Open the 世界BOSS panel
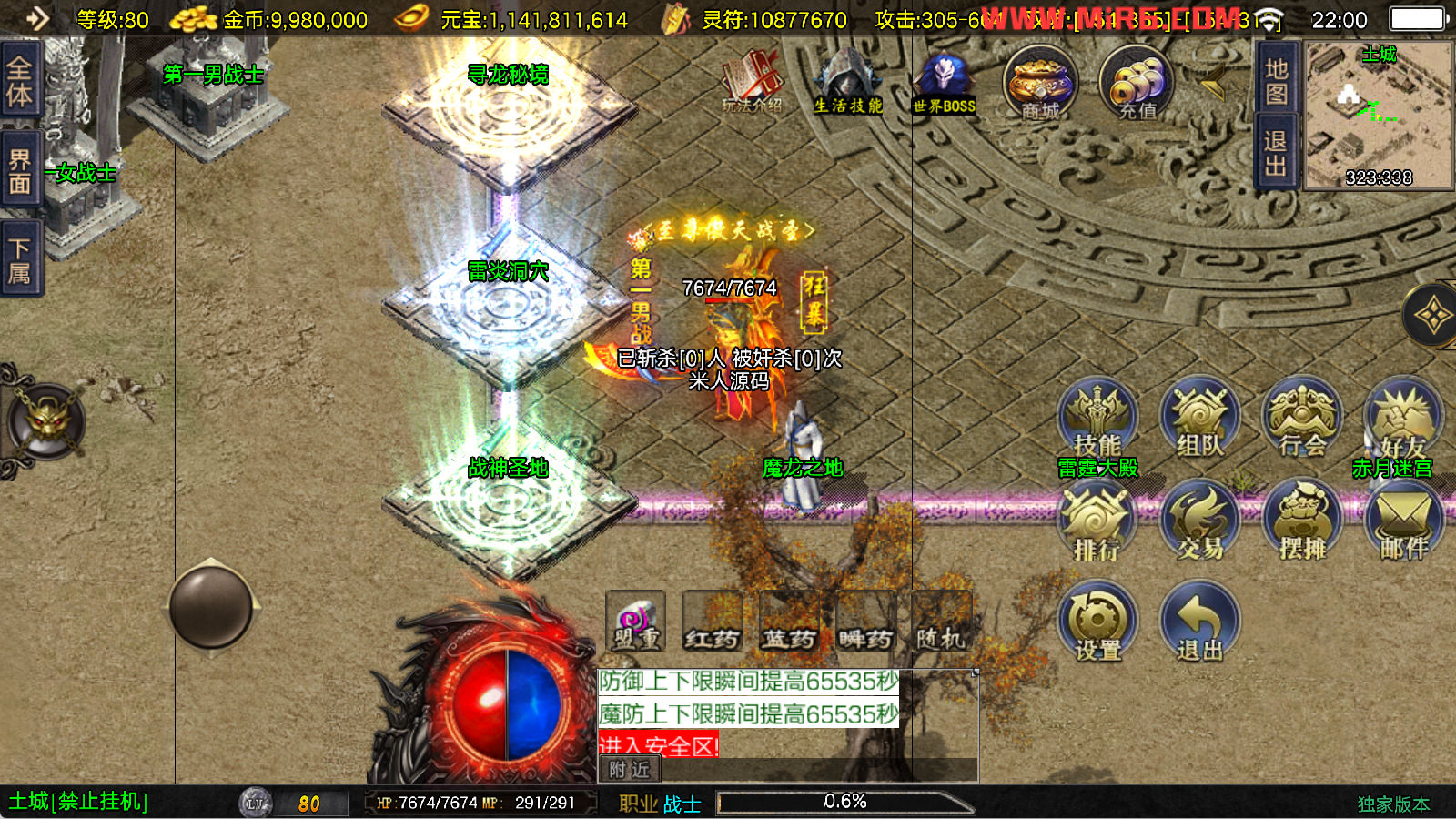This screenshot has width=1456, height=819. [945, 84]
